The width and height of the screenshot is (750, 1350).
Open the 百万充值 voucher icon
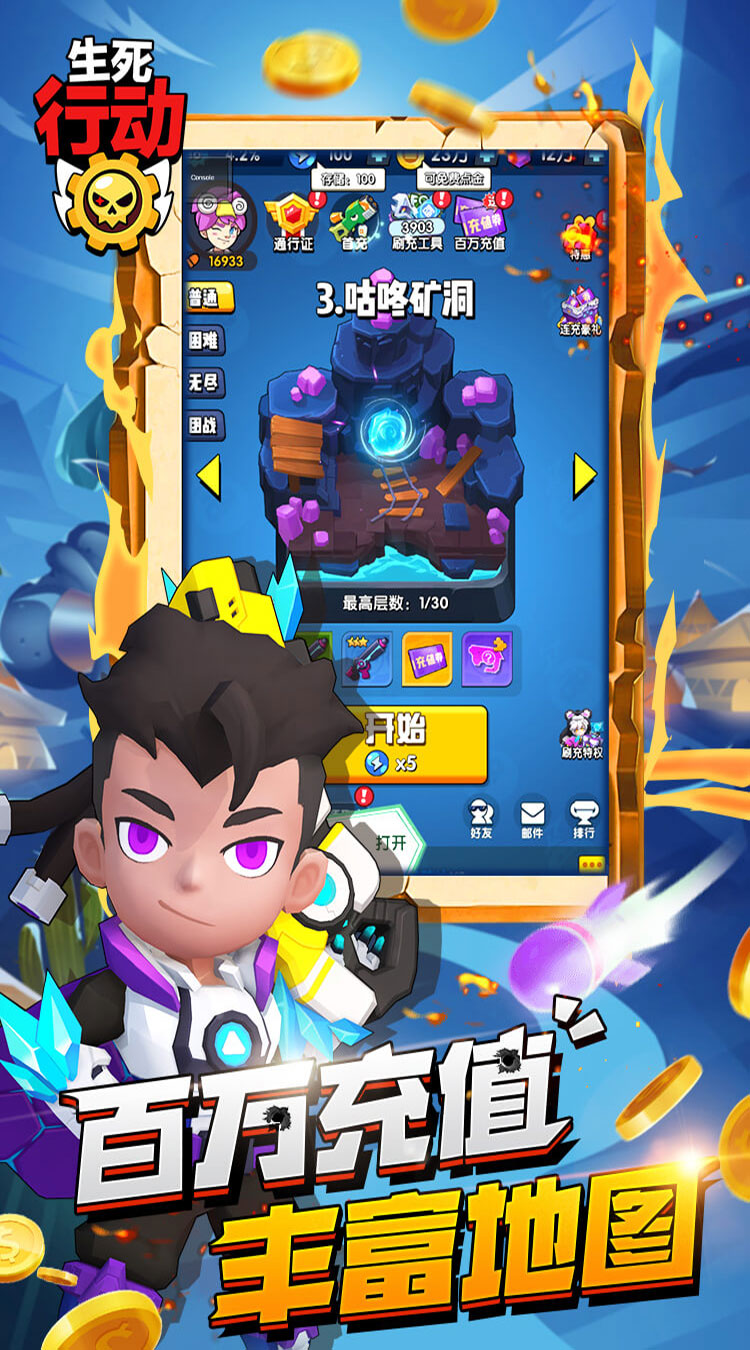[x=480, y=221]
